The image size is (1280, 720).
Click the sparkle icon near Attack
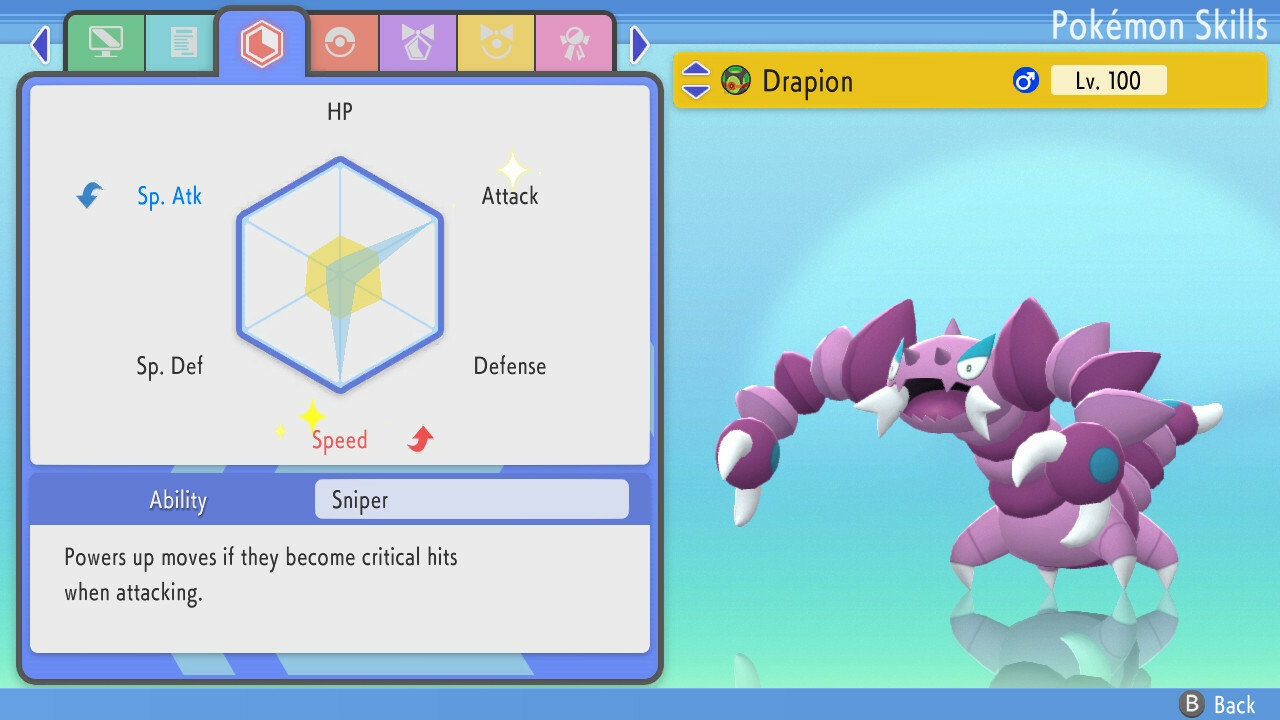click(511, 170)
